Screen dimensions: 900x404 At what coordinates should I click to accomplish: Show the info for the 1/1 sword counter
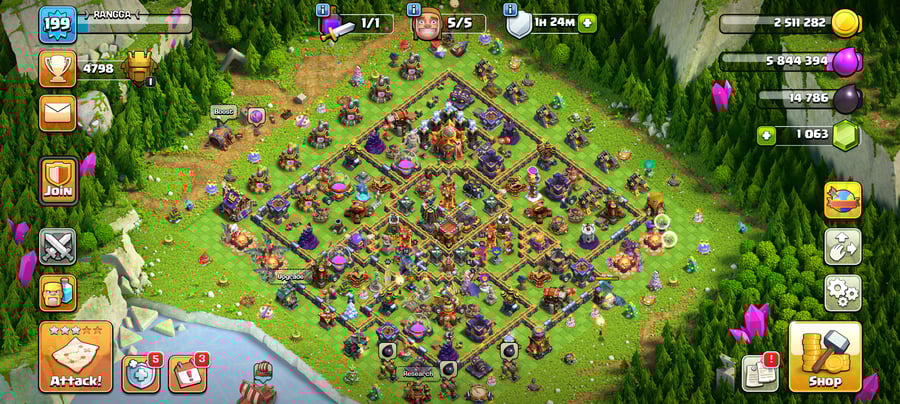(323, 10)
